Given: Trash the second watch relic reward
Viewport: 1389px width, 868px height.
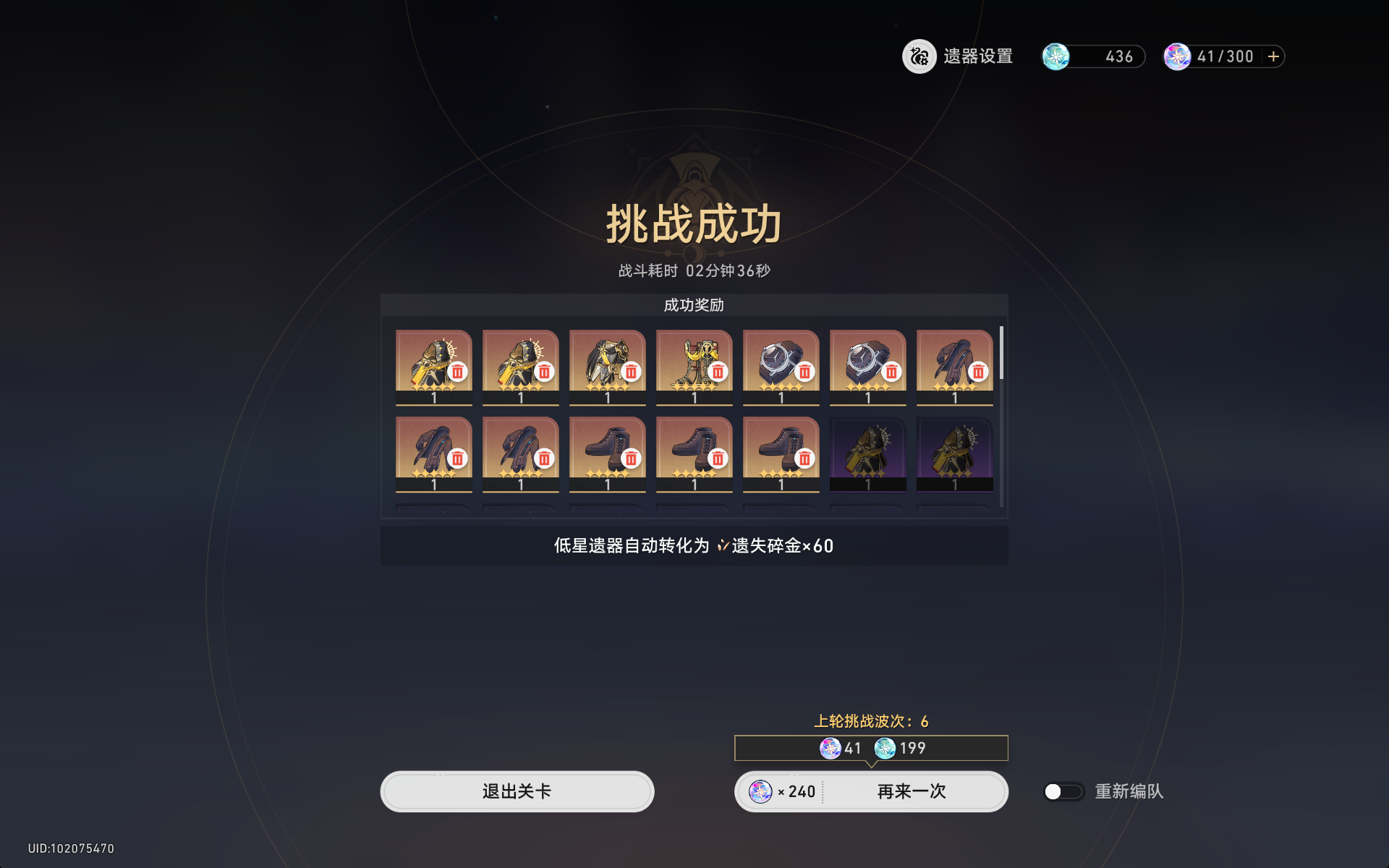Looking at the screenshot, I should click(891, 373).
